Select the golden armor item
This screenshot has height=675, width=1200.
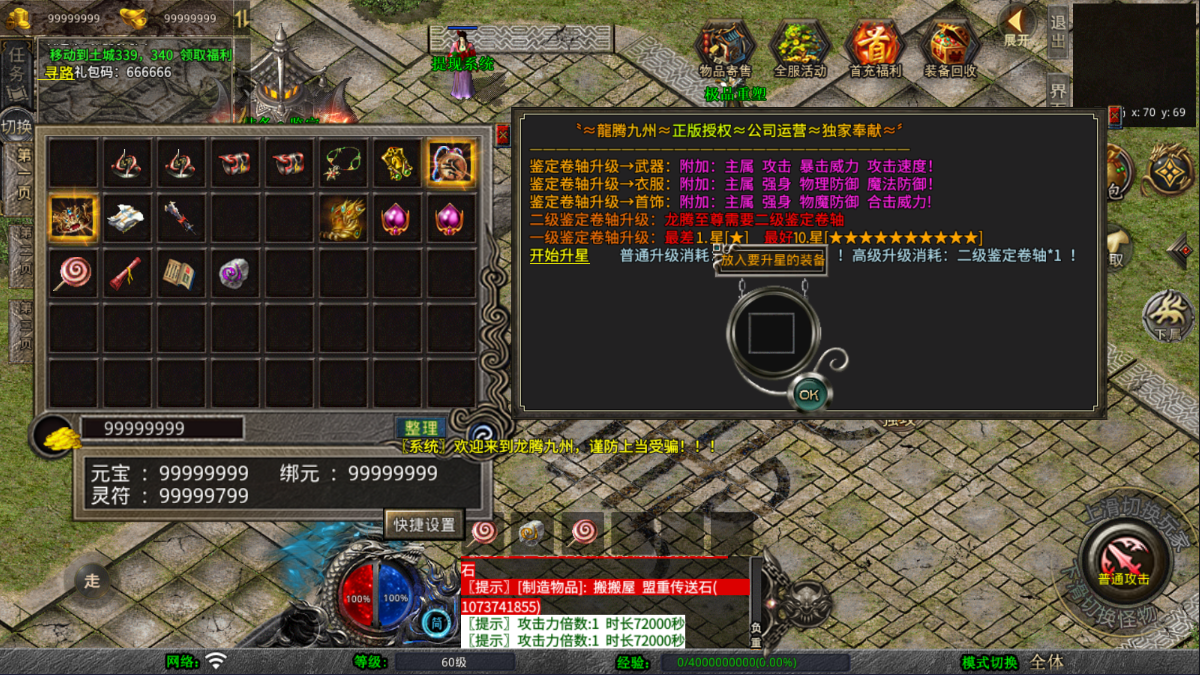(343, 217)
